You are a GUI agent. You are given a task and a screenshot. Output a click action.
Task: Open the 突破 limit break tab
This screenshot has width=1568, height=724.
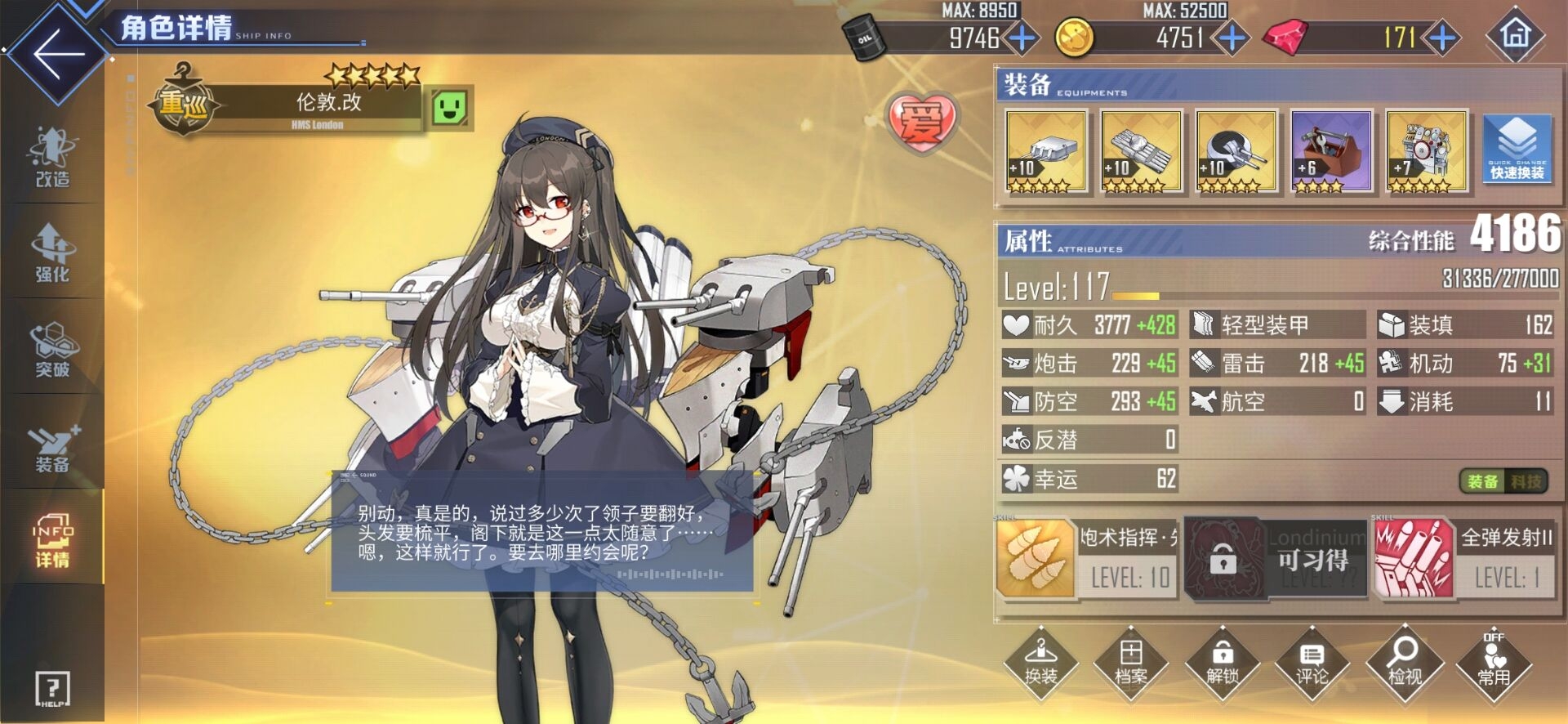pyautogui.click(x=52, y=349)
